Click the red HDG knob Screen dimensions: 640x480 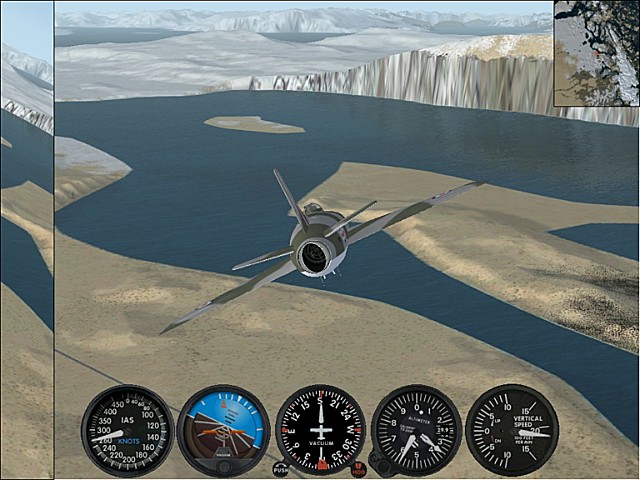point(359,468)
